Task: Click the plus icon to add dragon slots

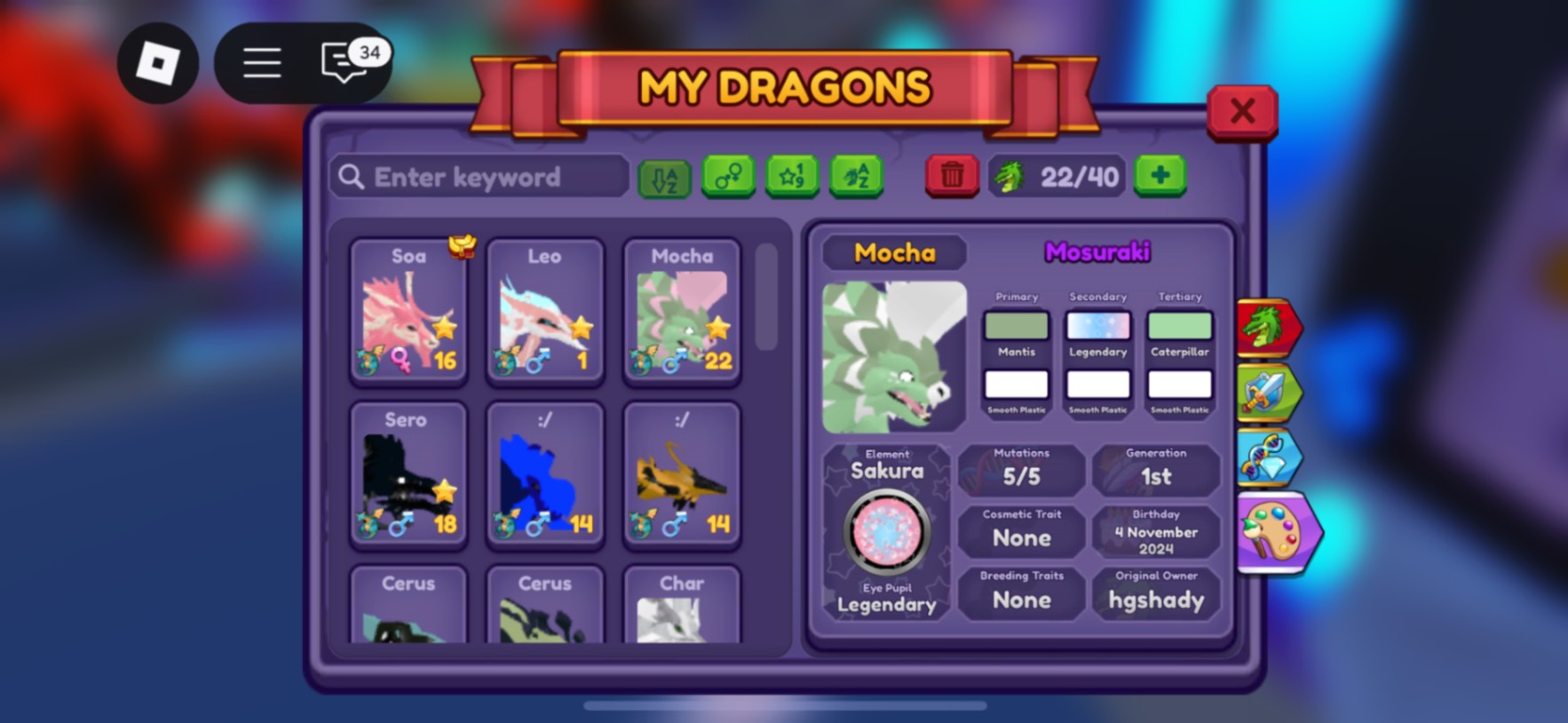Action: (1160, 177)
